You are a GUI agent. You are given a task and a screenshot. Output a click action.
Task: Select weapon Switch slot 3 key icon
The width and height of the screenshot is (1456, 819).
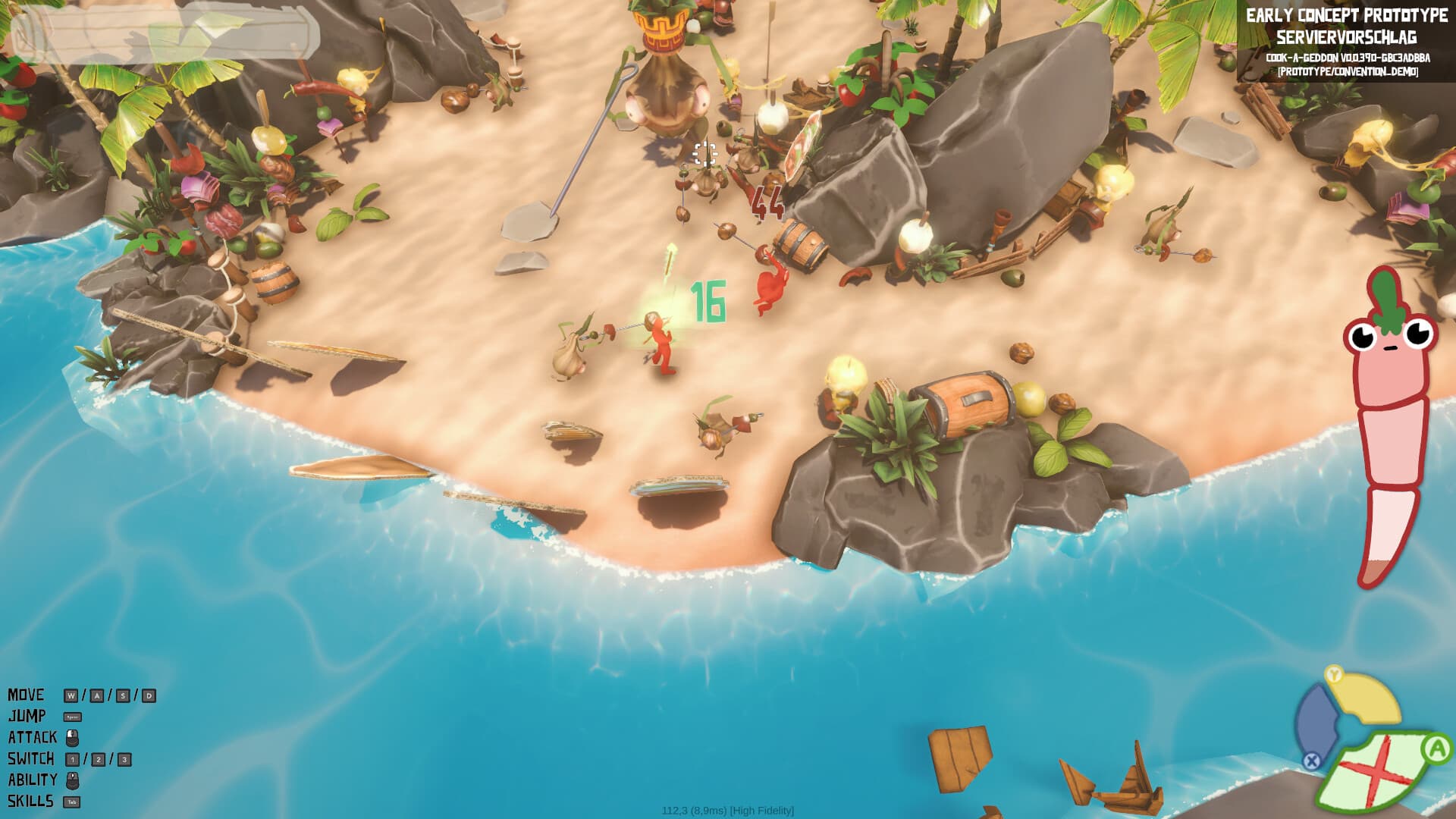coord(124,759)
